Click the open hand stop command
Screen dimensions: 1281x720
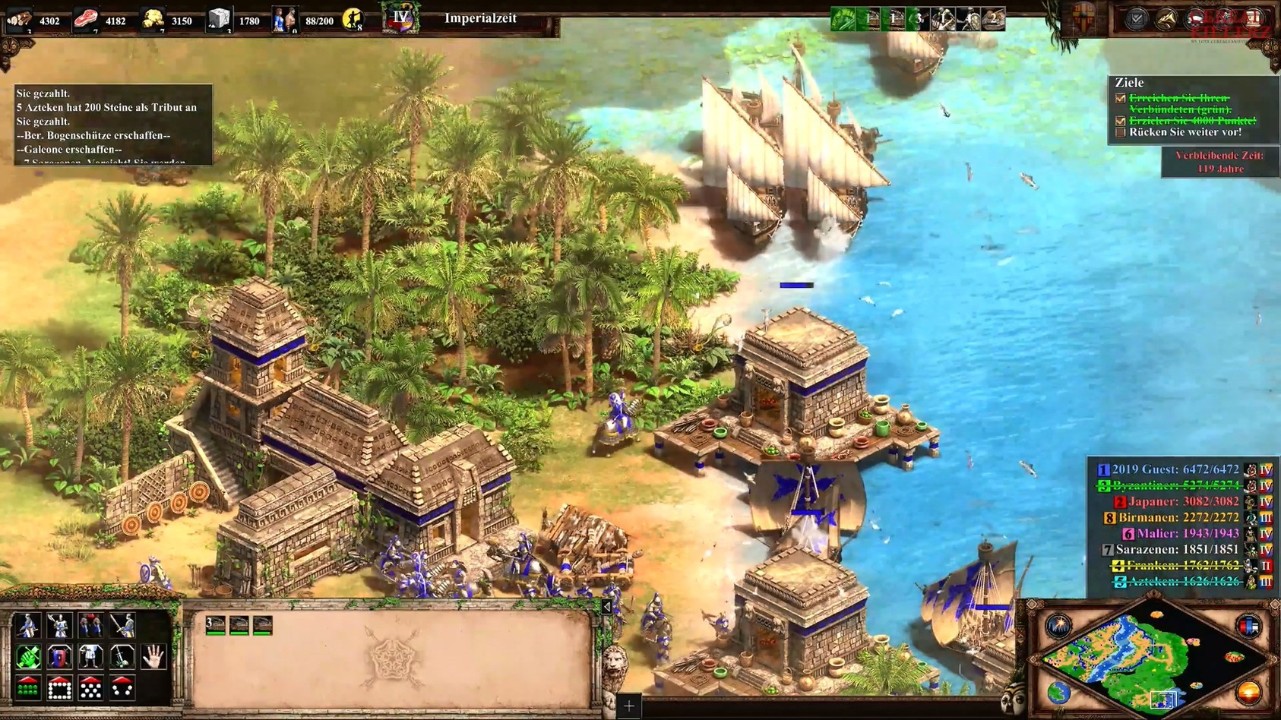pyautogui.click(x=153, y=657)
